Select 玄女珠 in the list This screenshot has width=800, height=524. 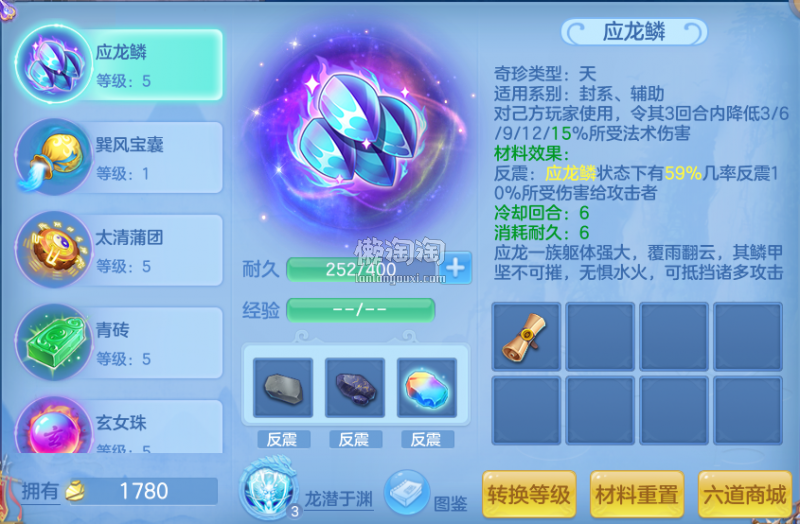(x=120, y=430)
